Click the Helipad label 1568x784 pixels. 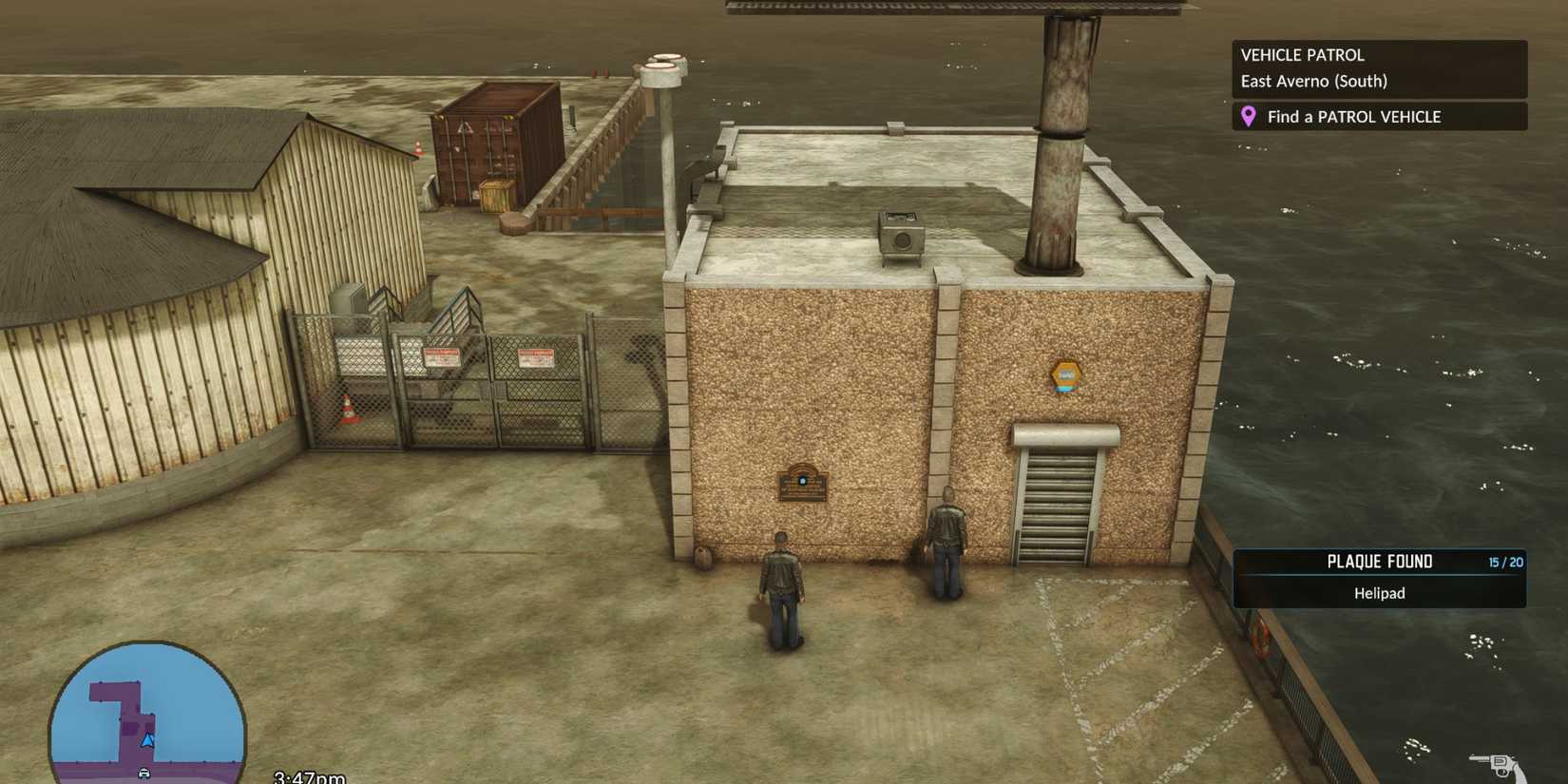click(x=1379, y=592)
